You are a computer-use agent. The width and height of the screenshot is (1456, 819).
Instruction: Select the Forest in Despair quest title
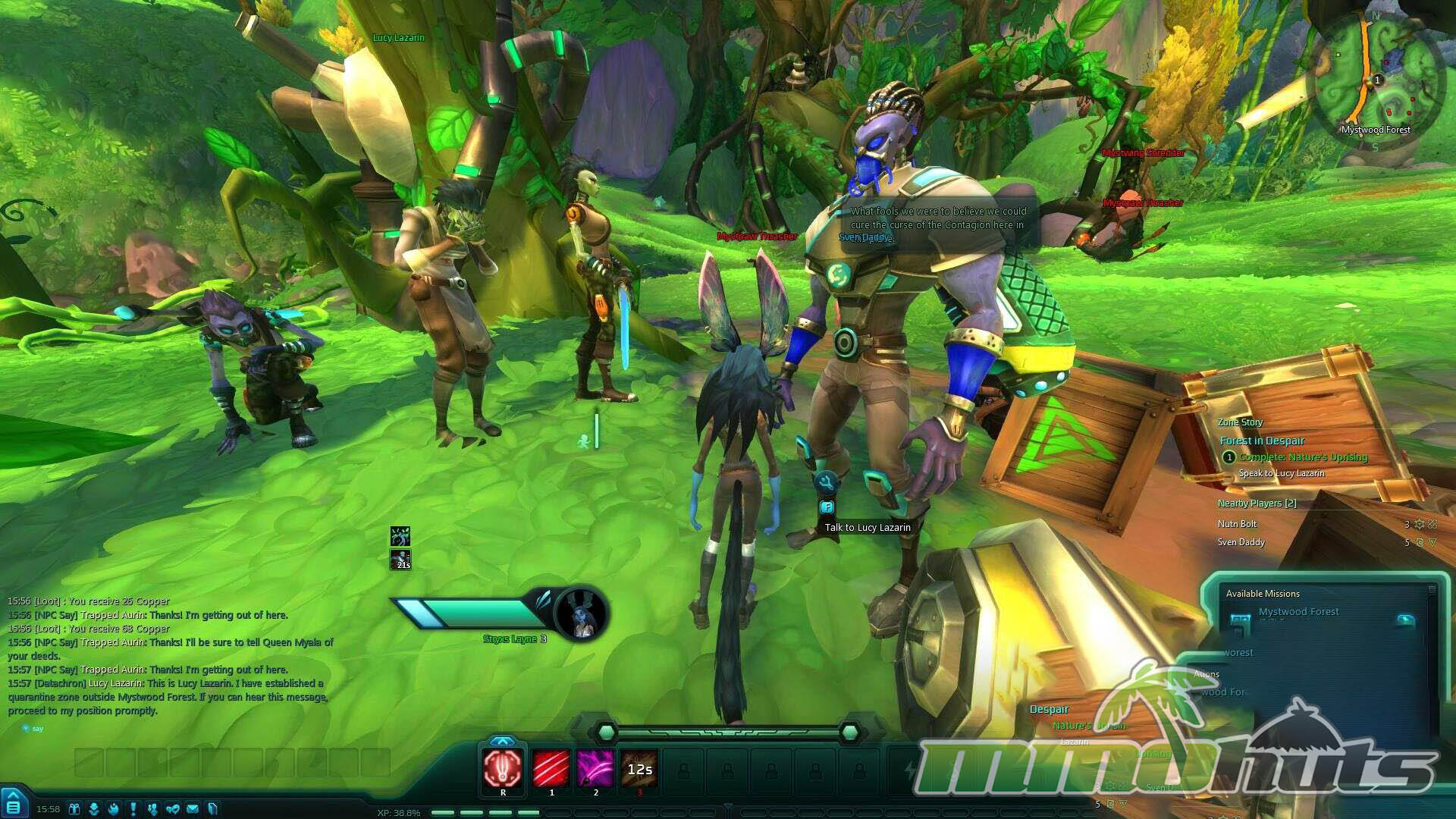1262,441
